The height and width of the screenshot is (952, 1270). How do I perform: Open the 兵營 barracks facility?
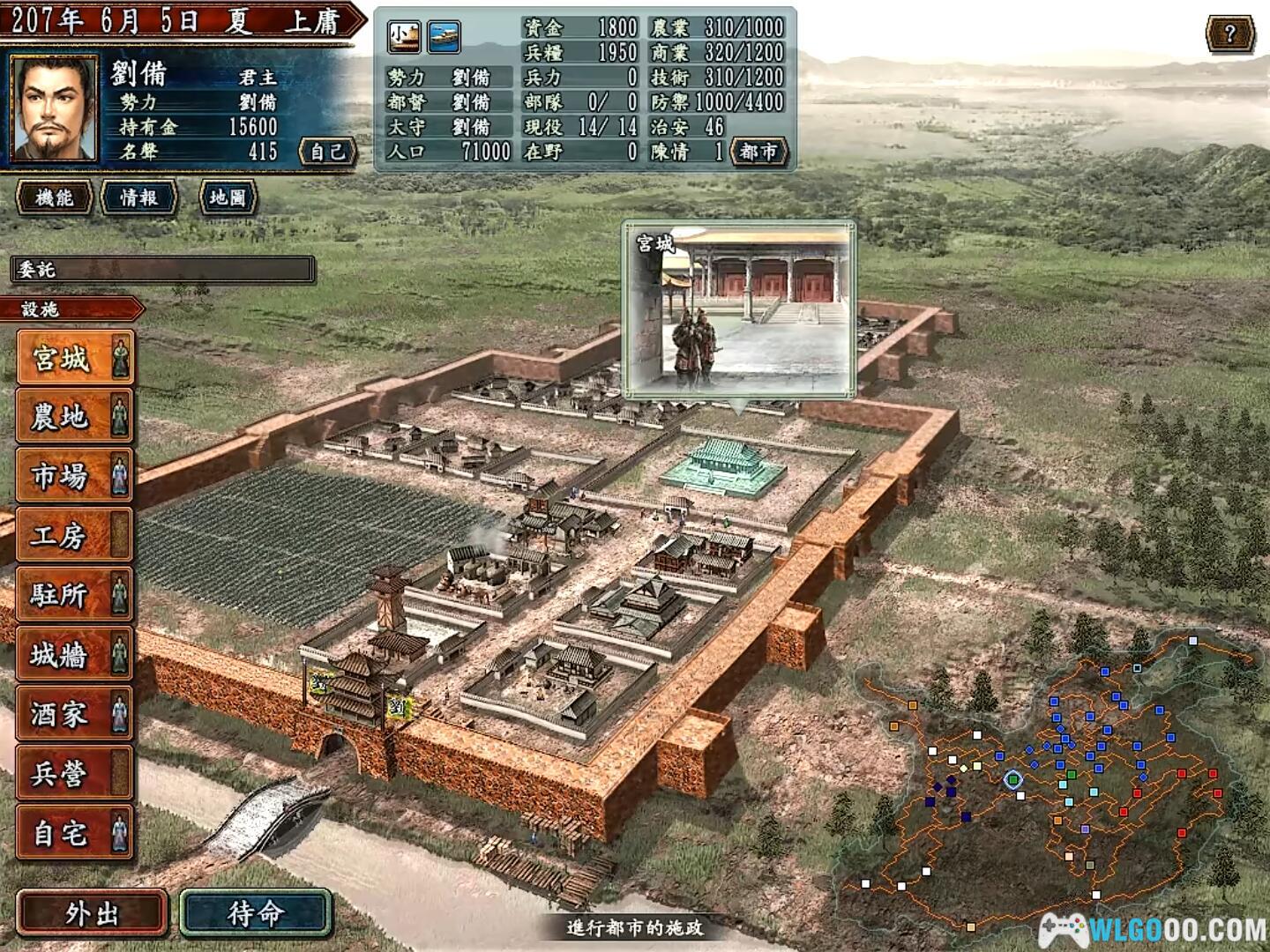(74, 773)
